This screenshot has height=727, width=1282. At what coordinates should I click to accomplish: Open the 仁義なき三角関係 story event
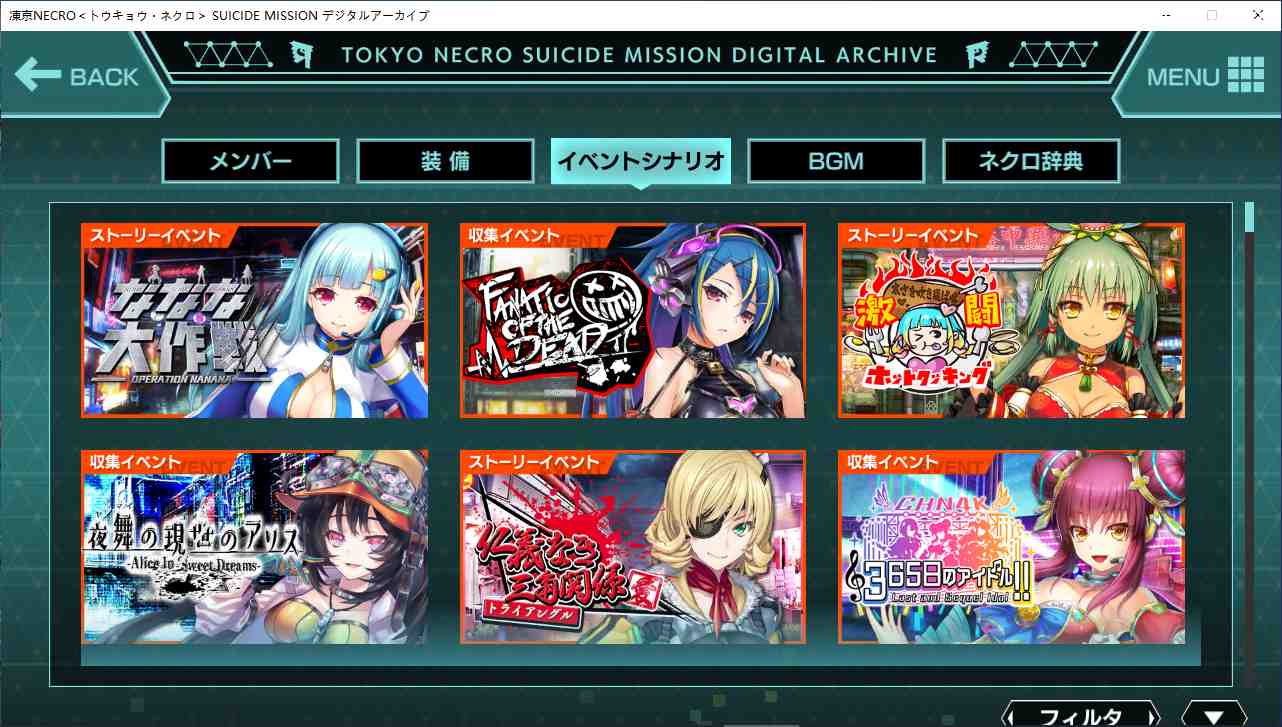632,546
